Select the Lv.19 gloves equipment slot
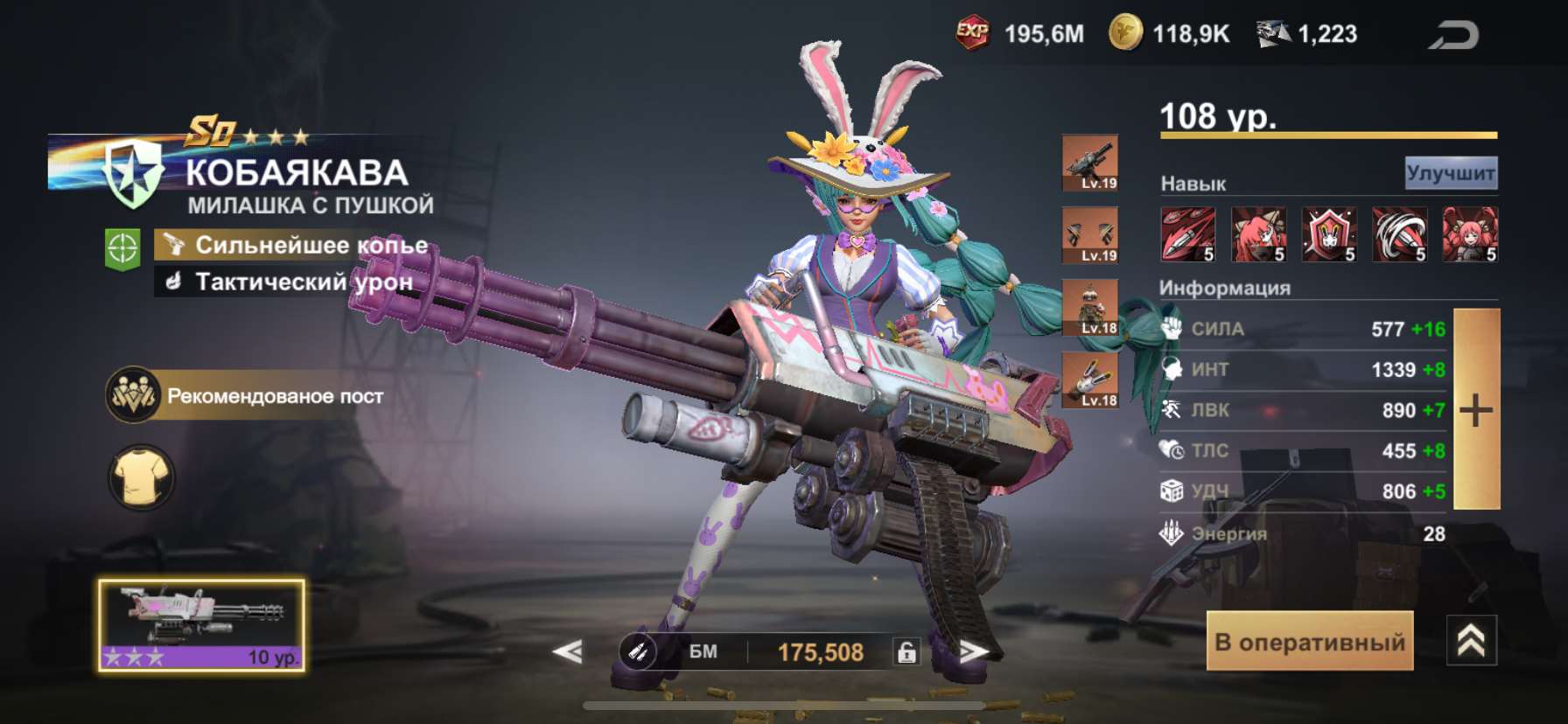1568x724 pixels. pos(1089,235)
